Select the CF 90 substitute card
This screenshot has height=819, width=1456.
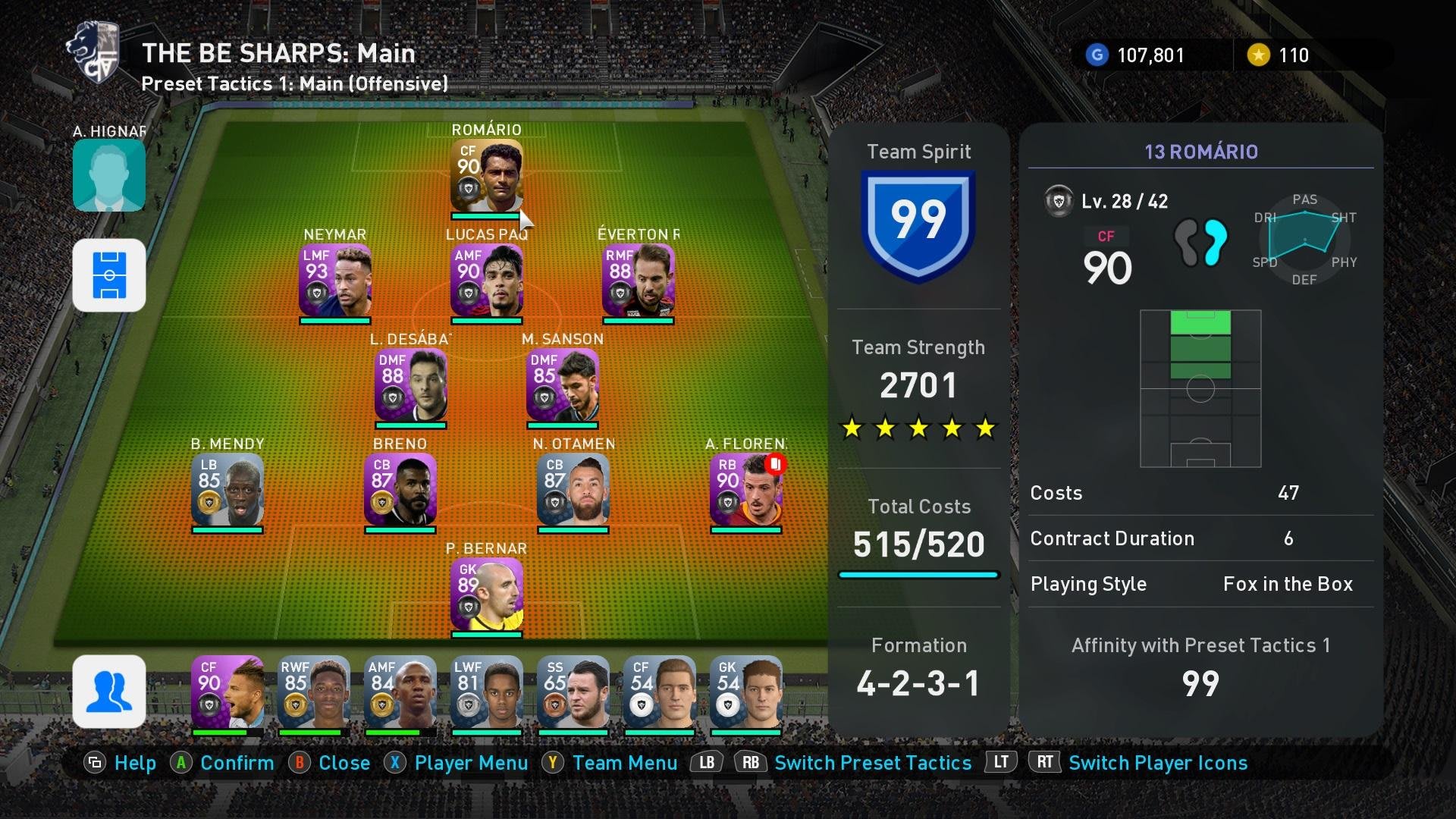point(227,691)
